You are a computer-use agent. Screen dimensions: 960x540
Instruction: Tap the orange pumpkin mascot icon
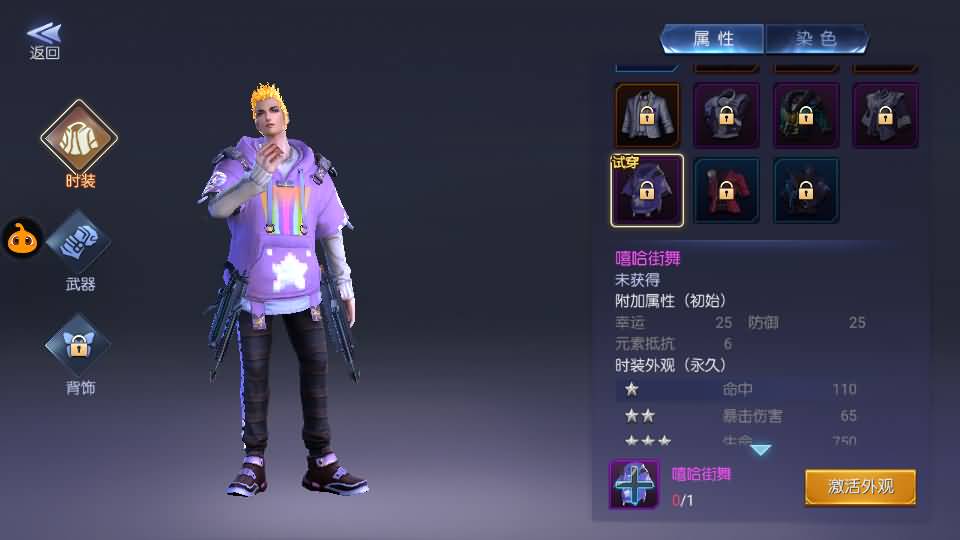(21, 238)
